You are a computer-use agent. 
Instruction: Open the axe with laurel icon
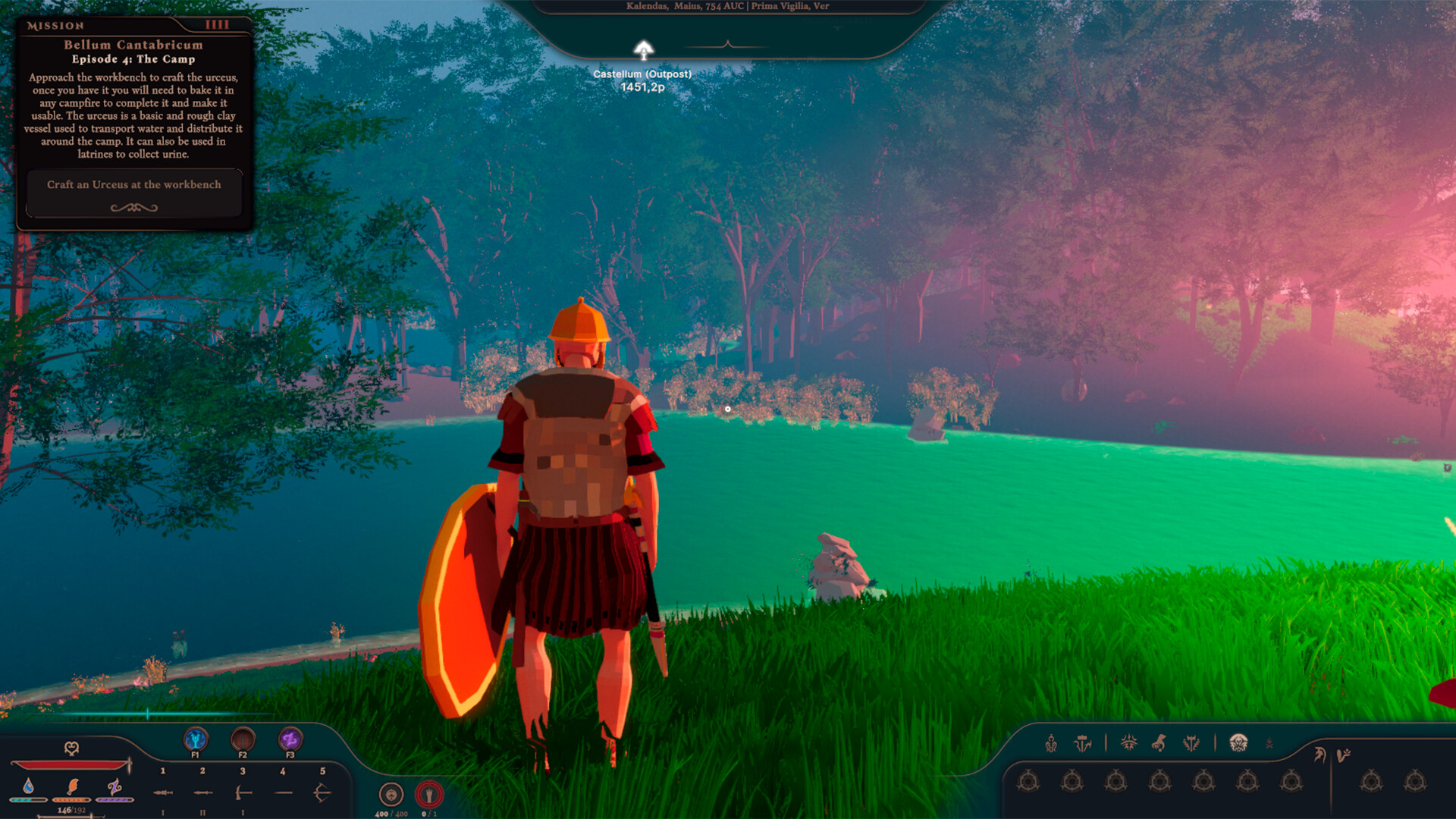[x=1191, y=743]
